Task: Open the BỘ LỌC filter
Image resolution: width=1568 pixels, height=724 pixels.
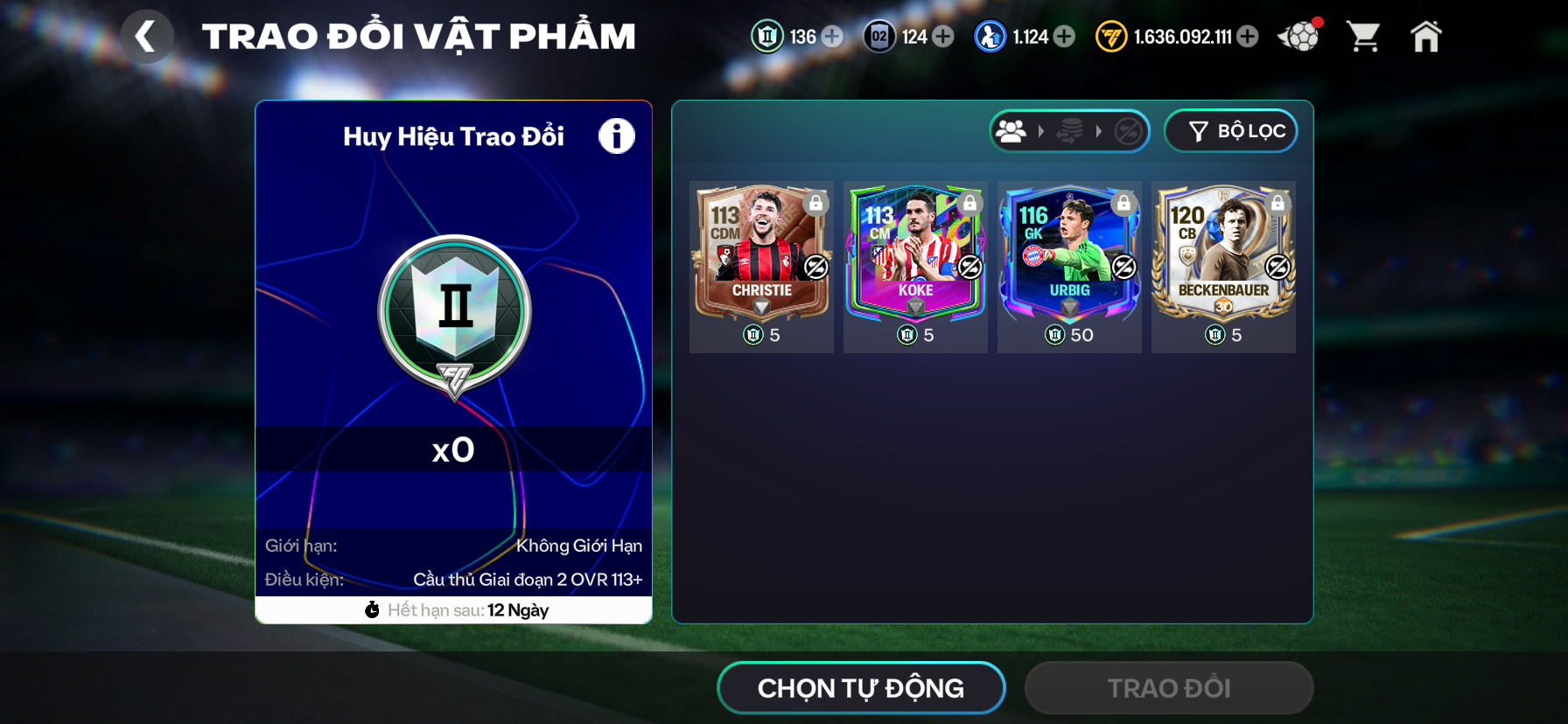Action: 1230,131
